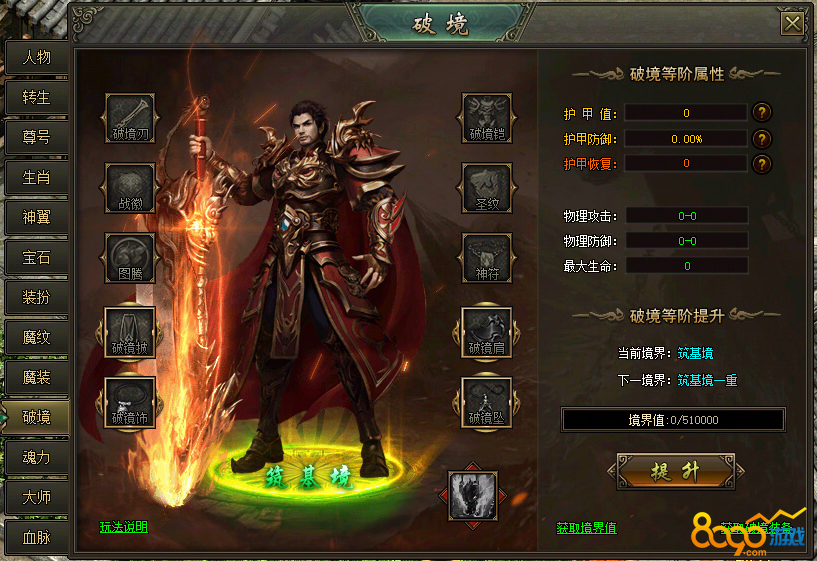Click the 图腾 equipment slot

131,258
